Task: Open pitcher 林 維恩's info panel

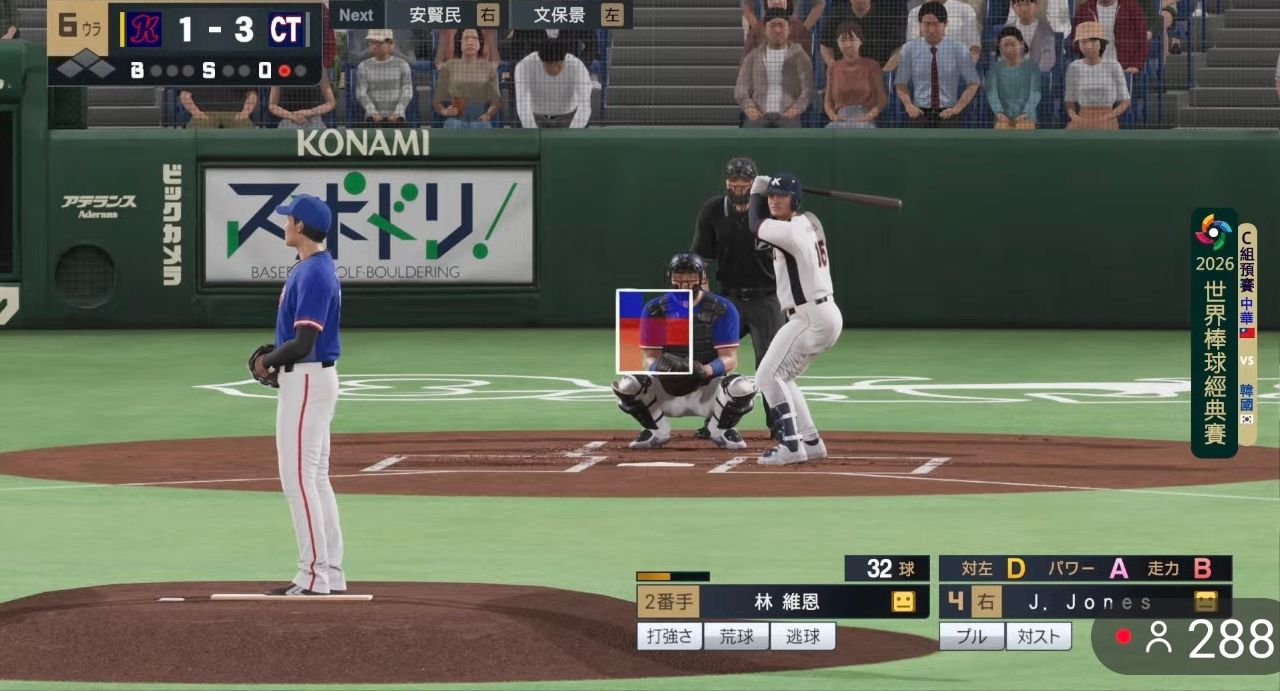Action: point(785,601)
